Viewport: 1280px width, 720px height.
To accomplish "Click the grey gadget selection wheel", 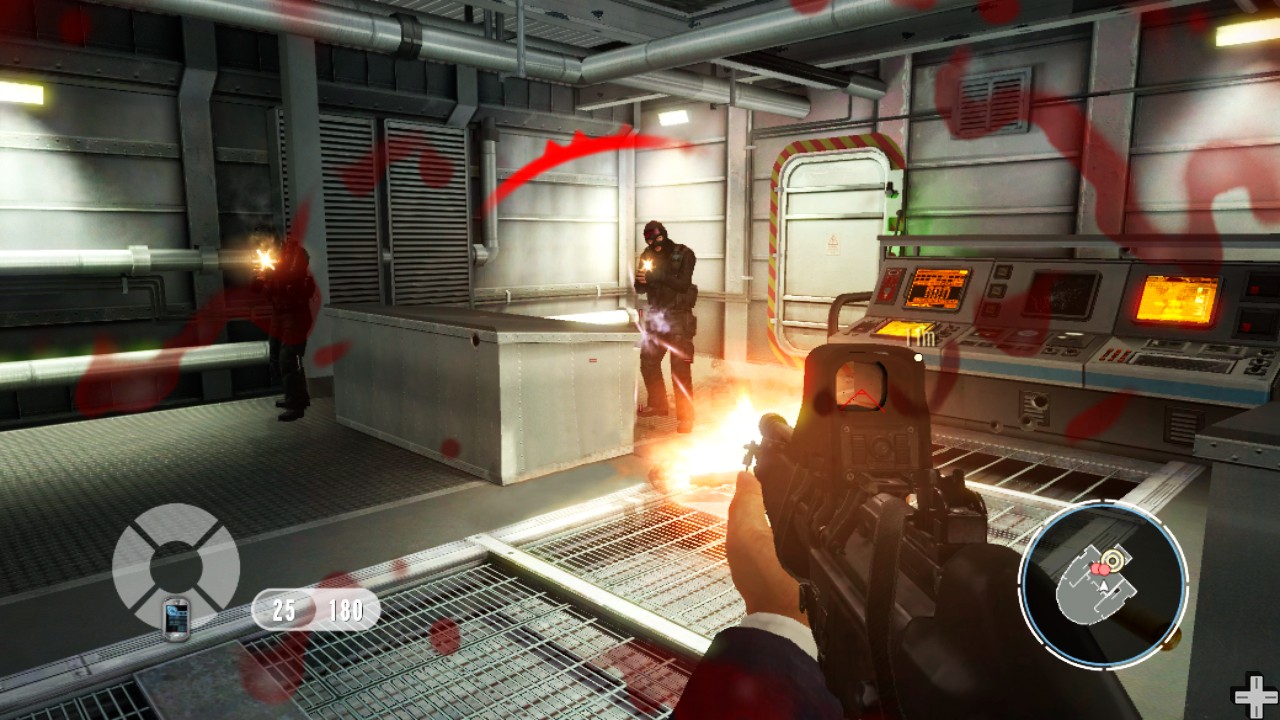I will [x=176, y=560].
